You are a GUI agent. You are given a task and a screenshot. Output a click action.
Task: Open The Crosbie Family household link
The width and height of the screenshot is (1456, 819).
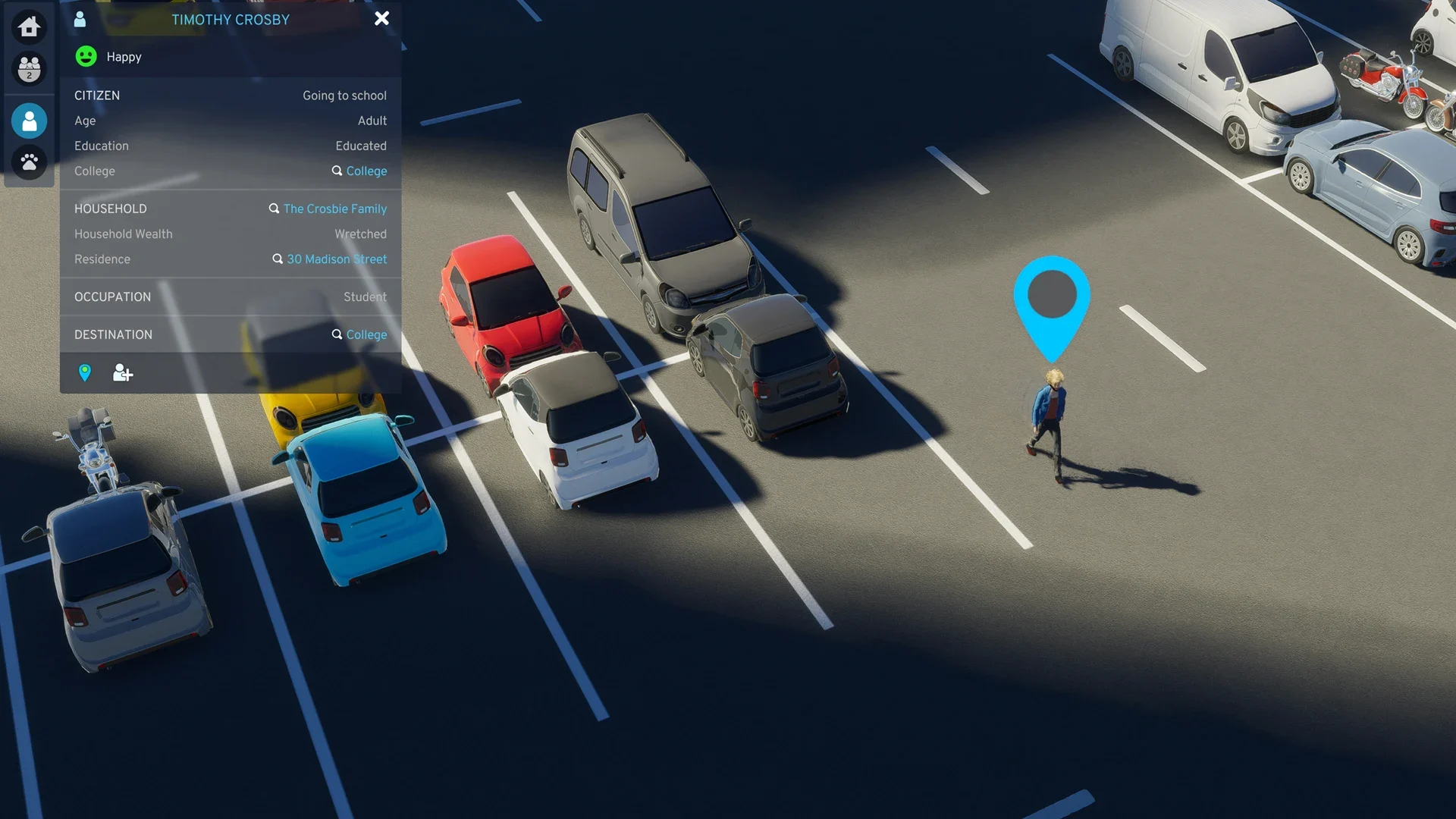(x=334, y=209)
